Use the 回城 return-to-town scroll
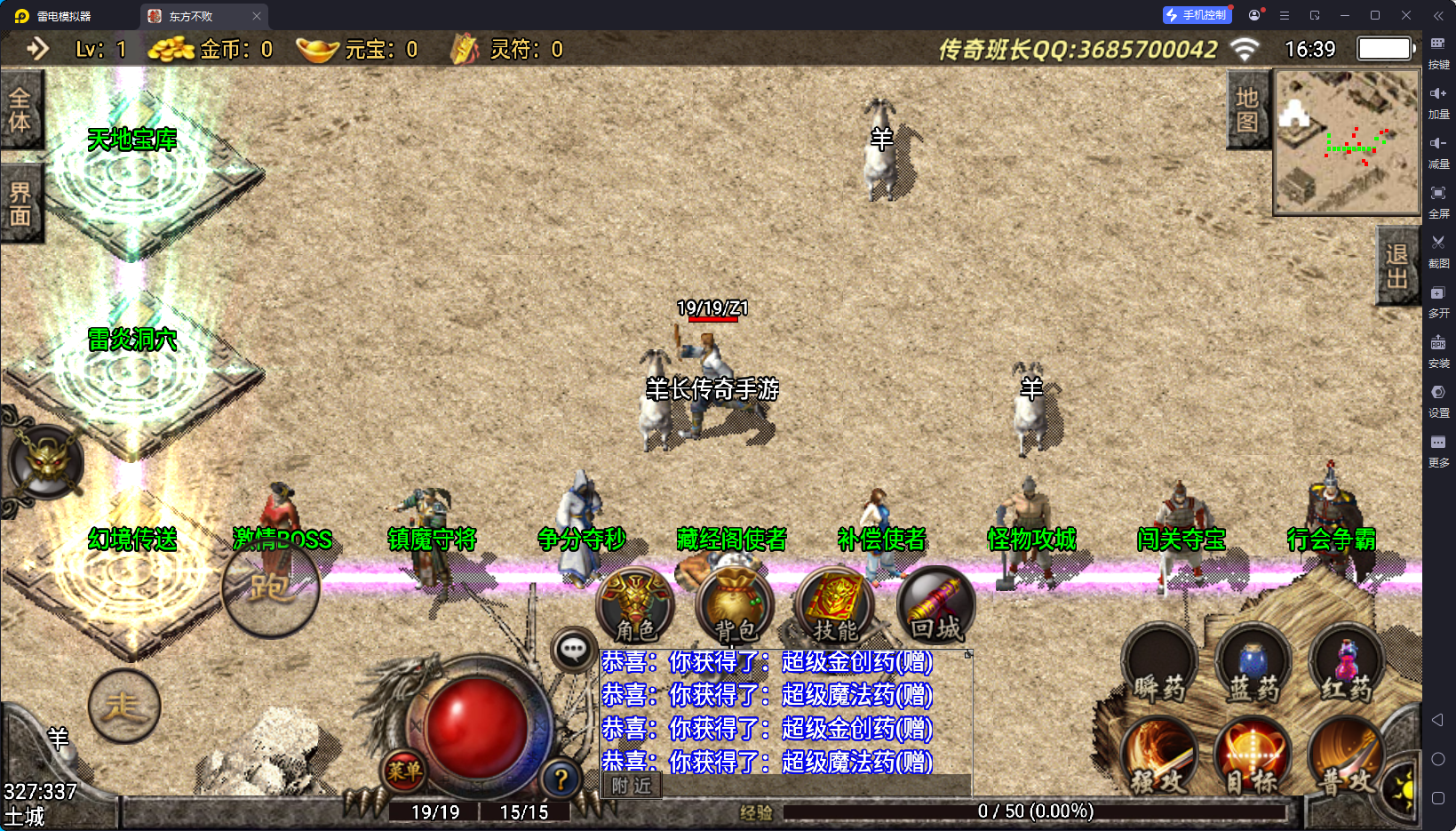 point(935,606)
